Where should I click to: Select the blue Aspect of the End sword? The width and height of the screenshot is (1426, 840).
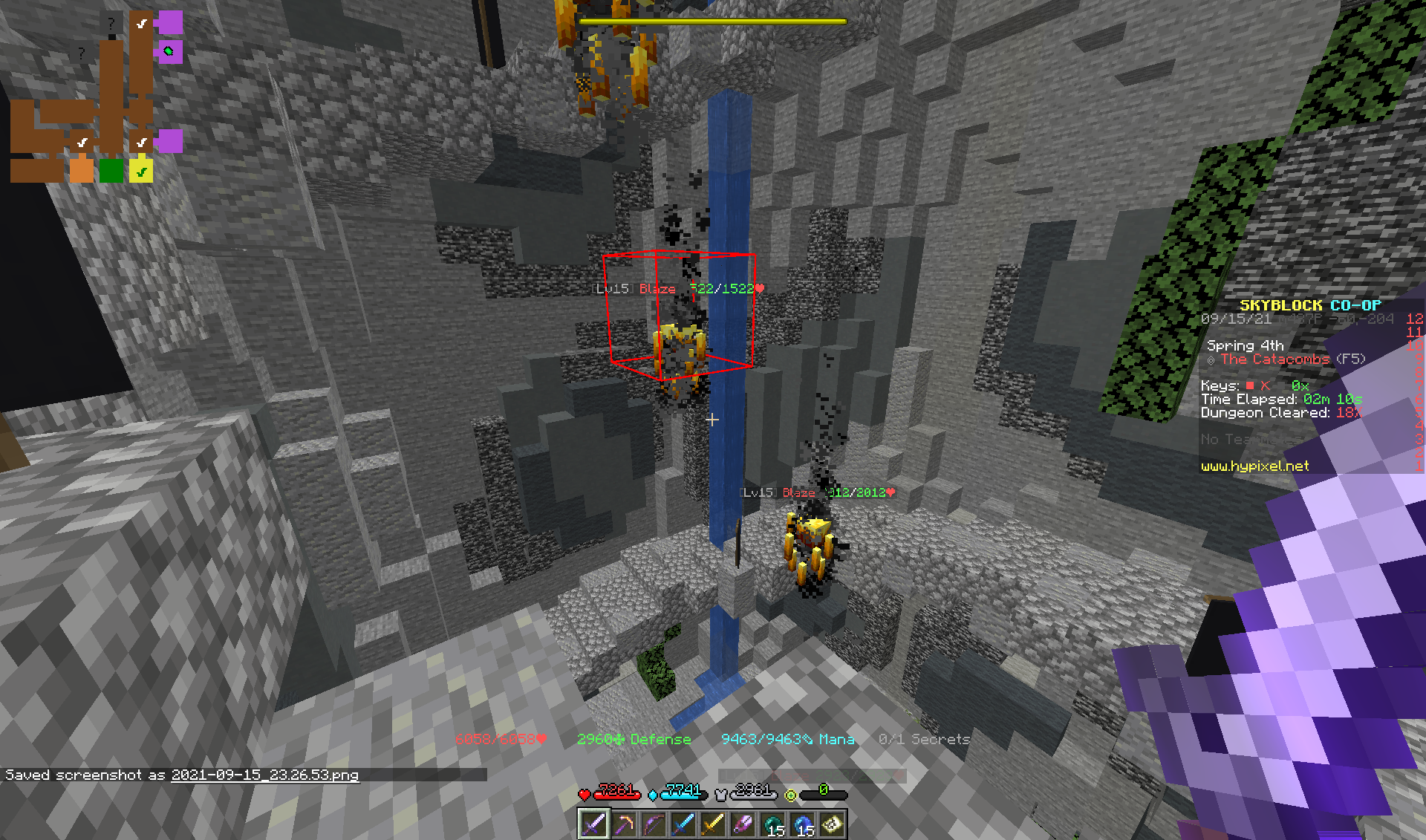[x=683, y=826]
